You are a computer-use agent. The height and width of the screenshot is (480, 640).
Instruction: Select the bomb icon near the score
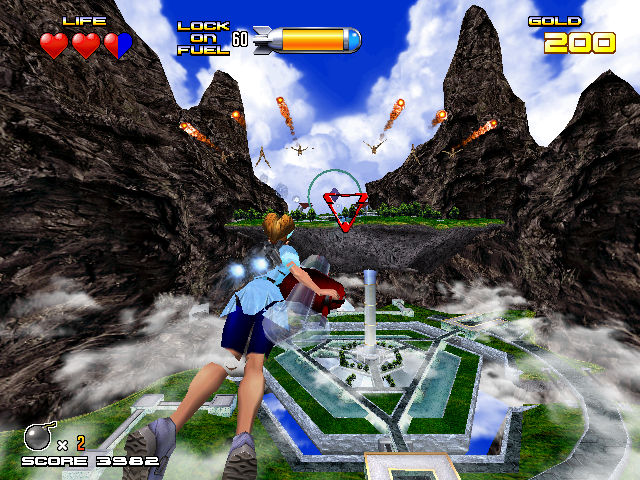click(37, 437)
